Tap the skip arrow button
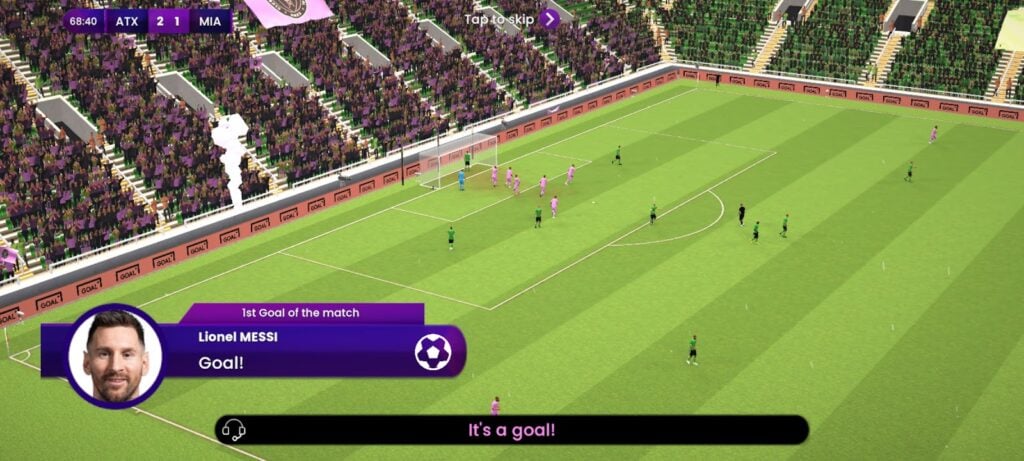This screenshot has height=461, width=1024. tap(549, 18)
